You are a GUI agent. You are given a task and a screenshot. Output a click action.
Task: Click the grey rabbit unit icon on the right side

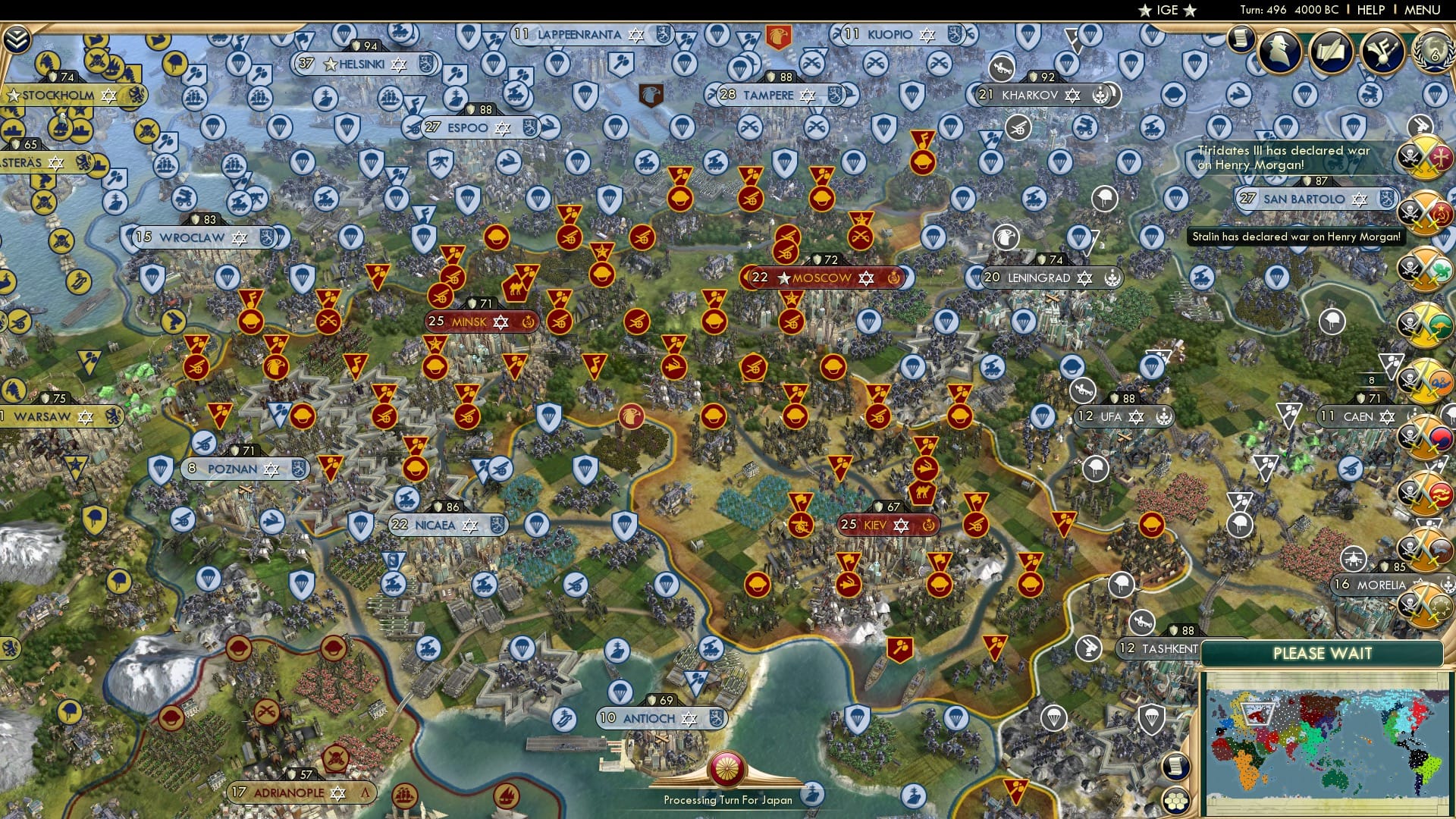pyautogui.click(x=1420, y=124)
